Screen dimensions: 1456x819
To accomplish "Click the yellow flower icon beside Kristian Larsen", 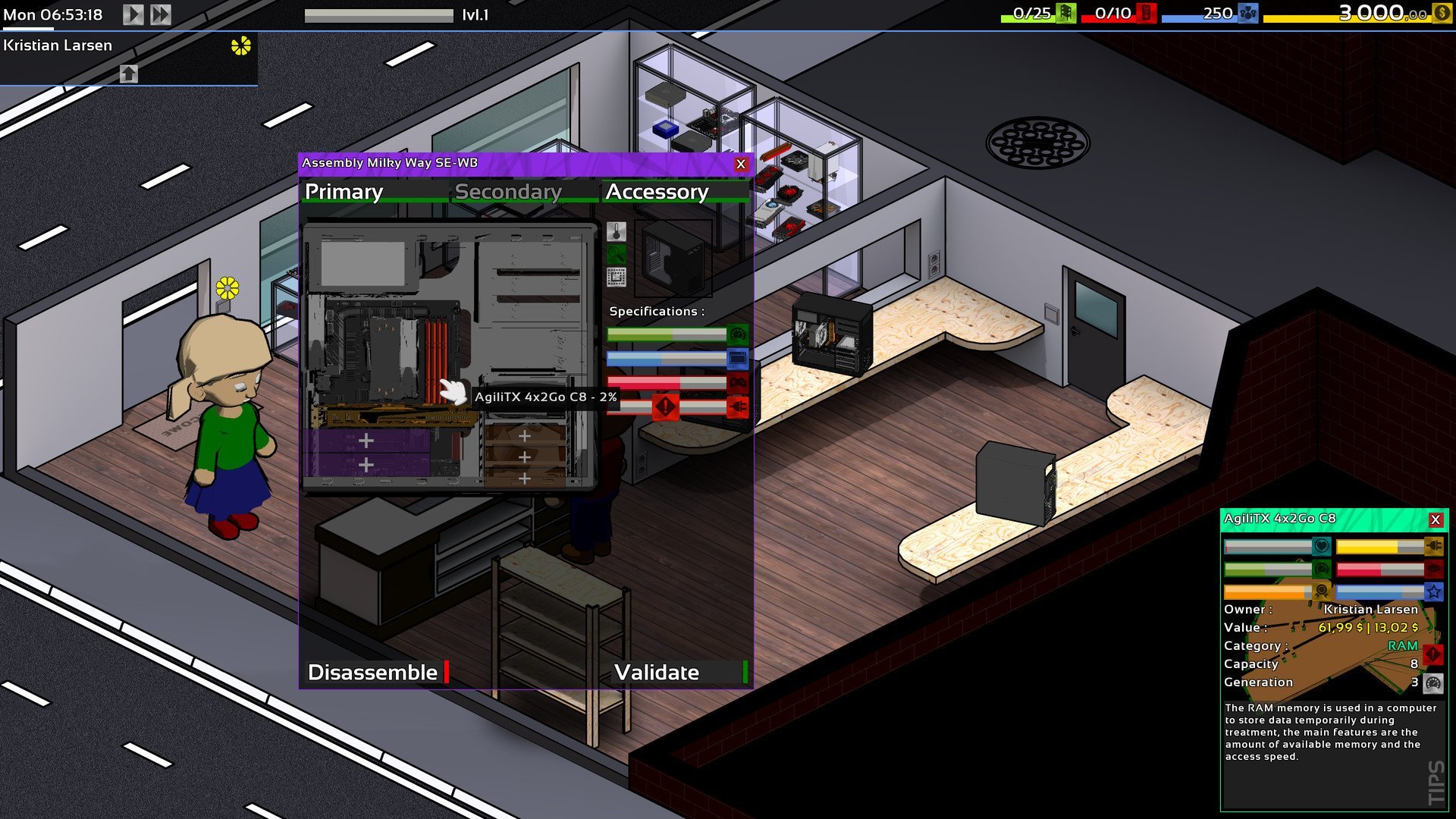I will (x=240, y=46).
